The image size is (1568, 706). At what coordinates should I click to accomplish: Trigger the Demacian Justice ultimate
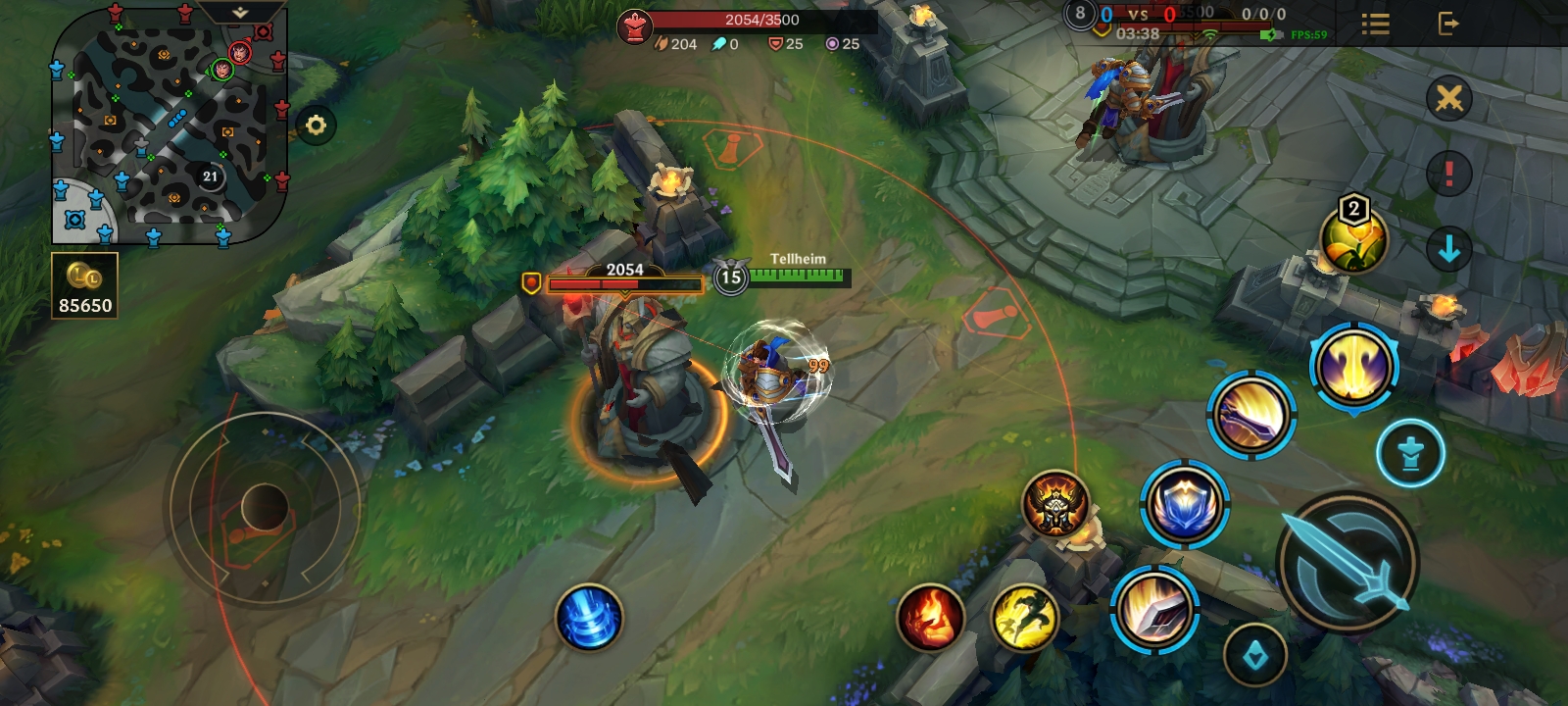point(1353,367)
